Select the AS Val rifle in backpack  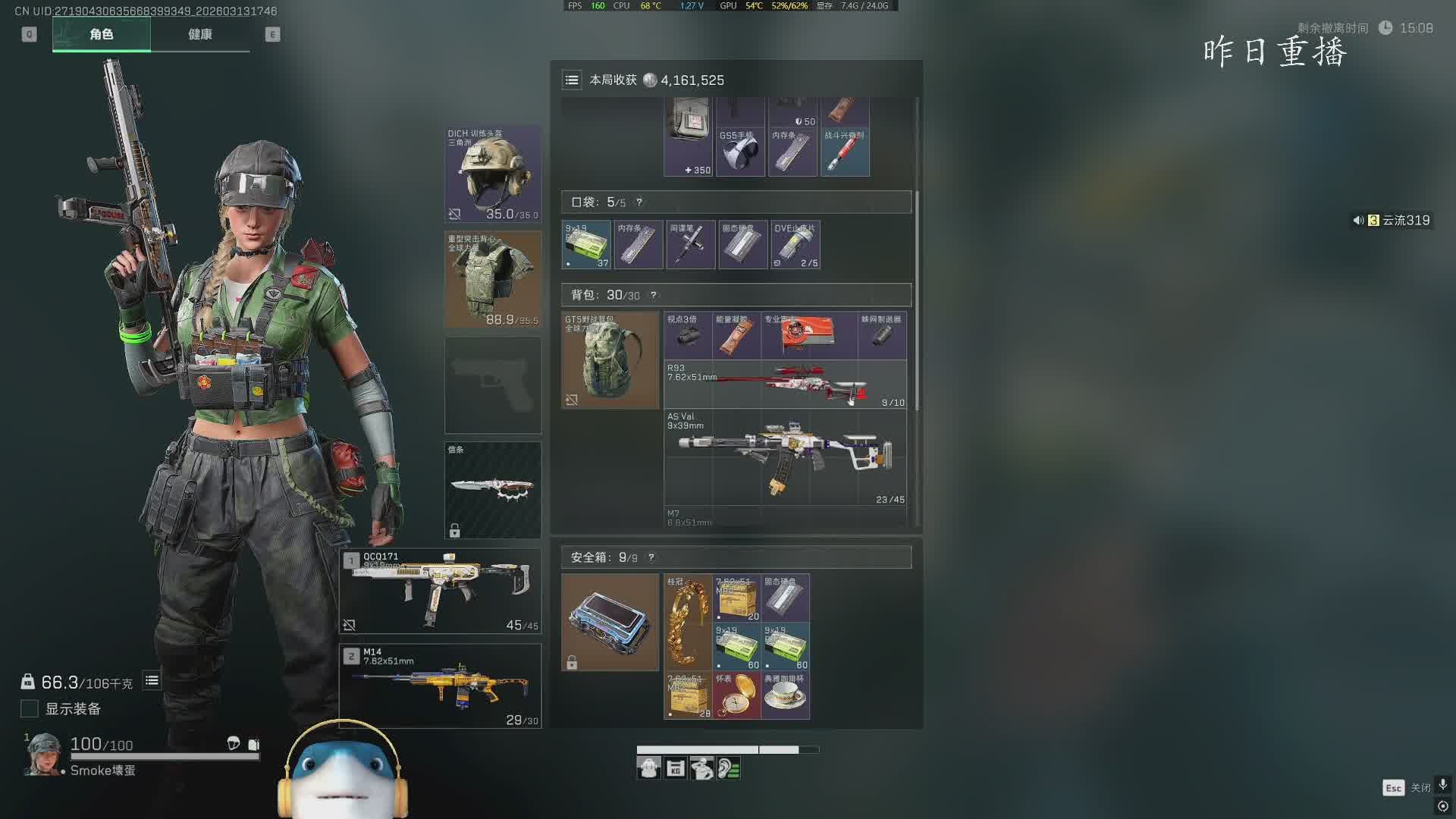coord(785,457)
